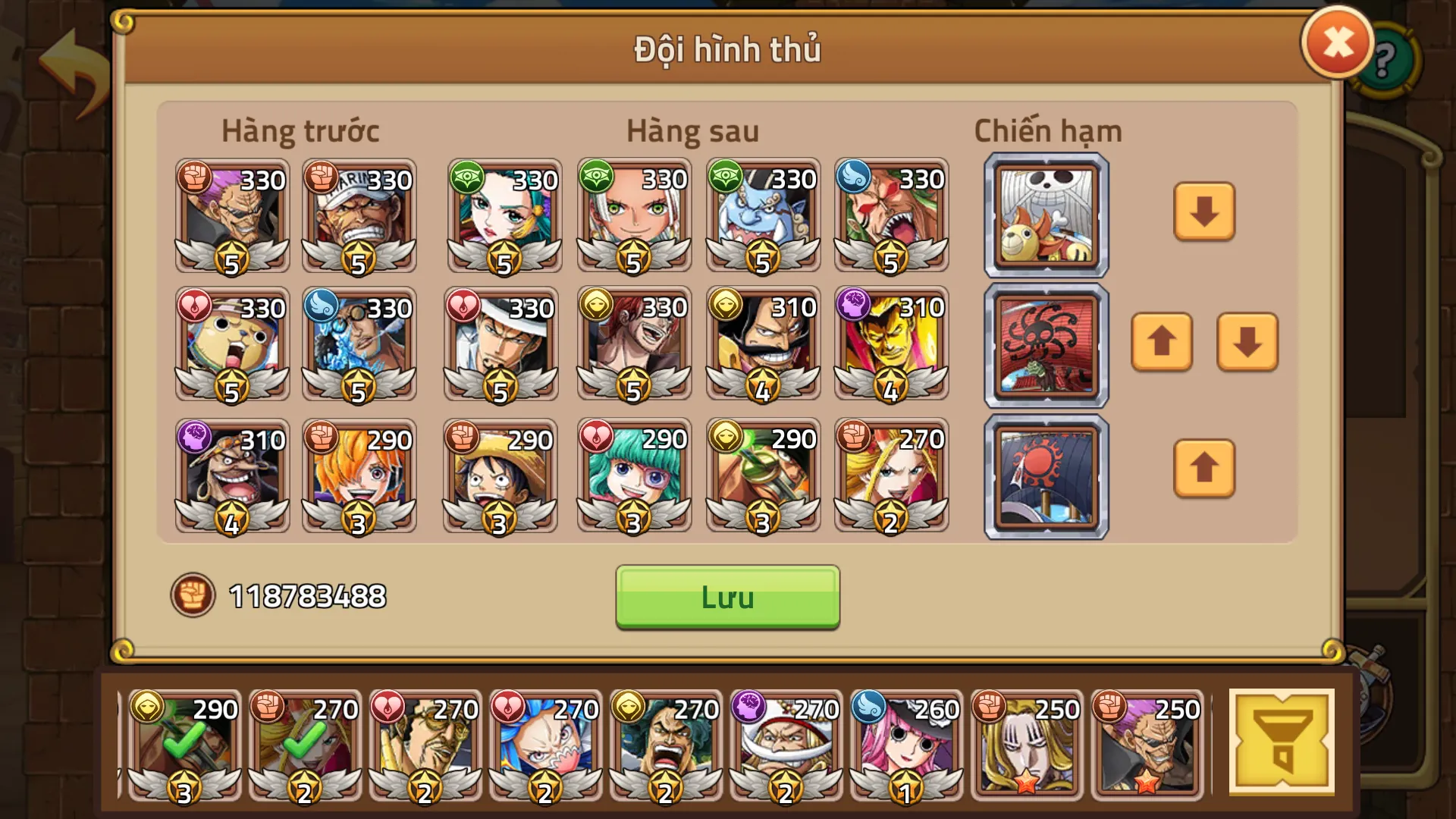This screenshot has width=1456, height=819.
Task: Select the Thousand Sunny ship thumbnail
Action: (1045, 215)
